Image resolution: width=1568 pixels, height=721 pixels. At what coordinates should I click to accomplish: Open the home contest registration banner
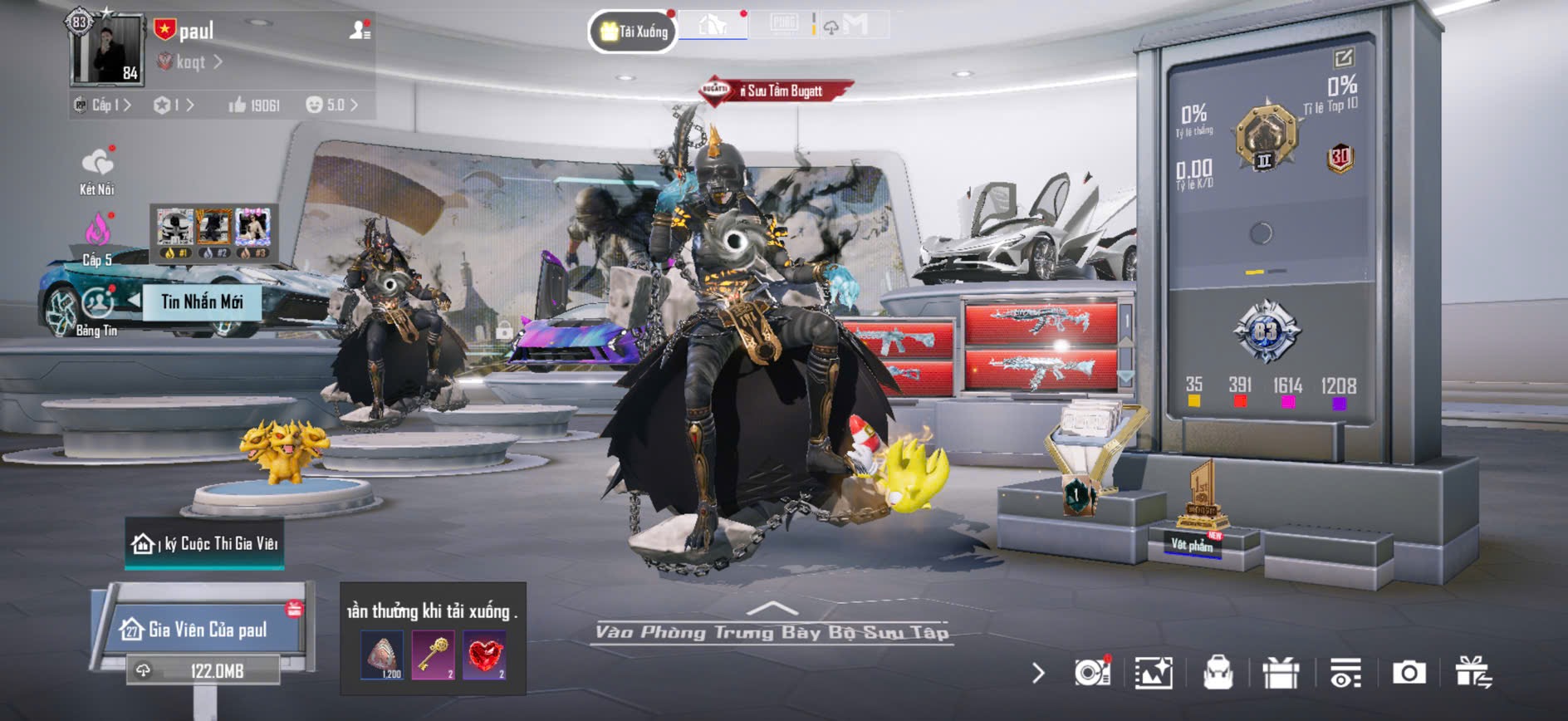[x=205, y=544]
